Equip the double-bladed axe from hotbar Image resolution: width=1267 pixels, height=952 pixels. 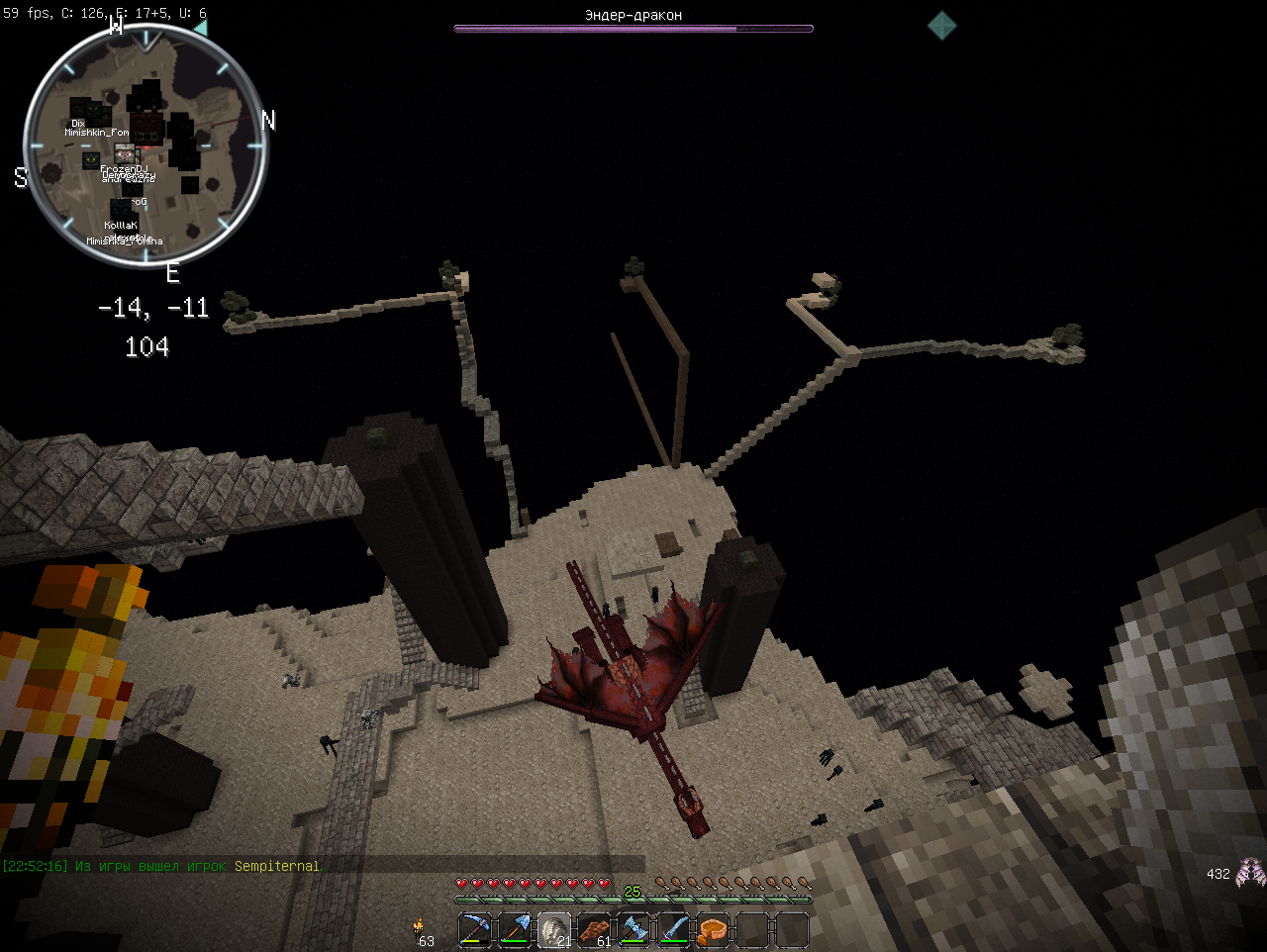click(633, 930)
